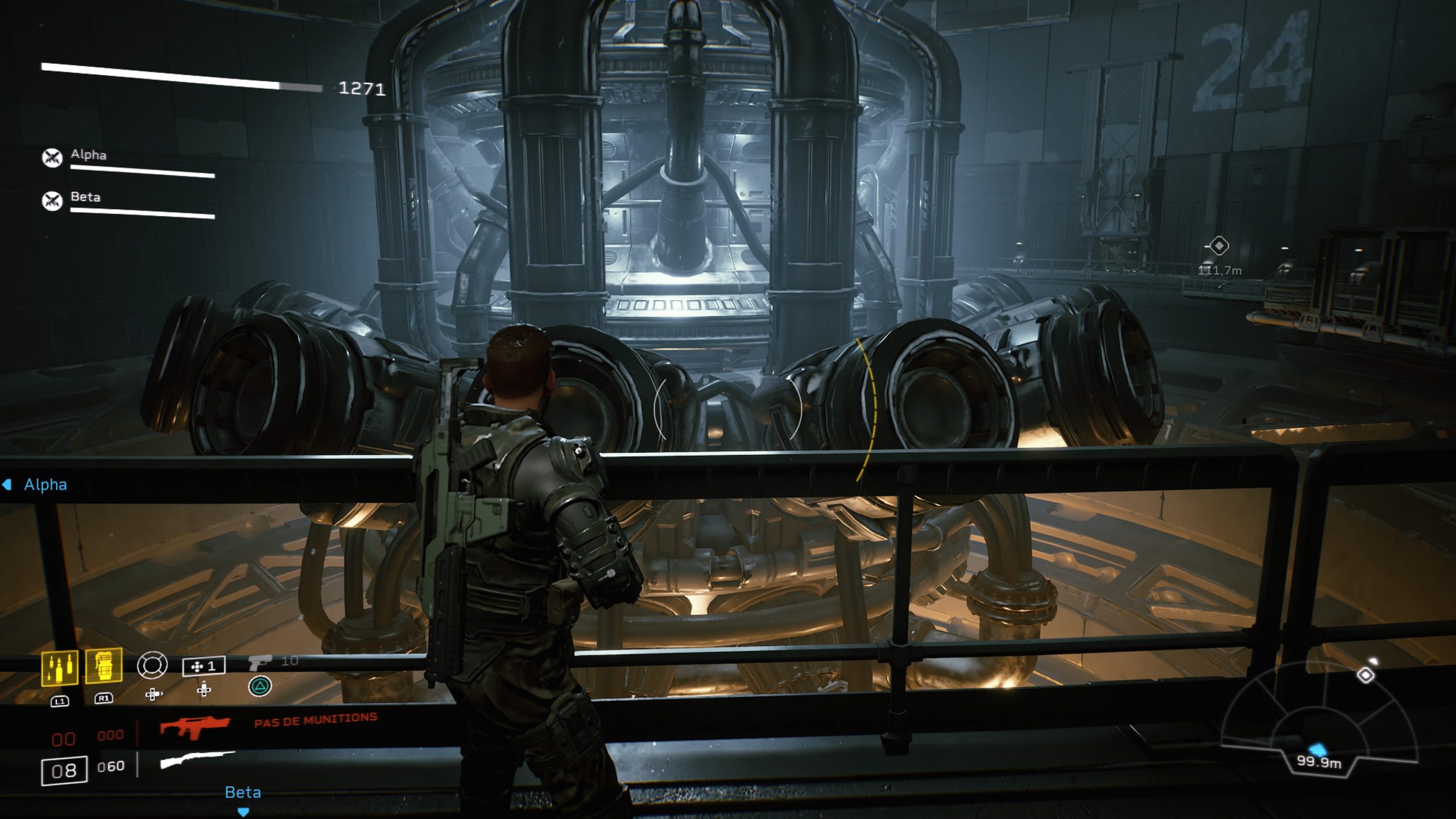This screenshot has height=819, width=1456.
Task: Select the white shotgun weapon
Action: click(197, 760)
